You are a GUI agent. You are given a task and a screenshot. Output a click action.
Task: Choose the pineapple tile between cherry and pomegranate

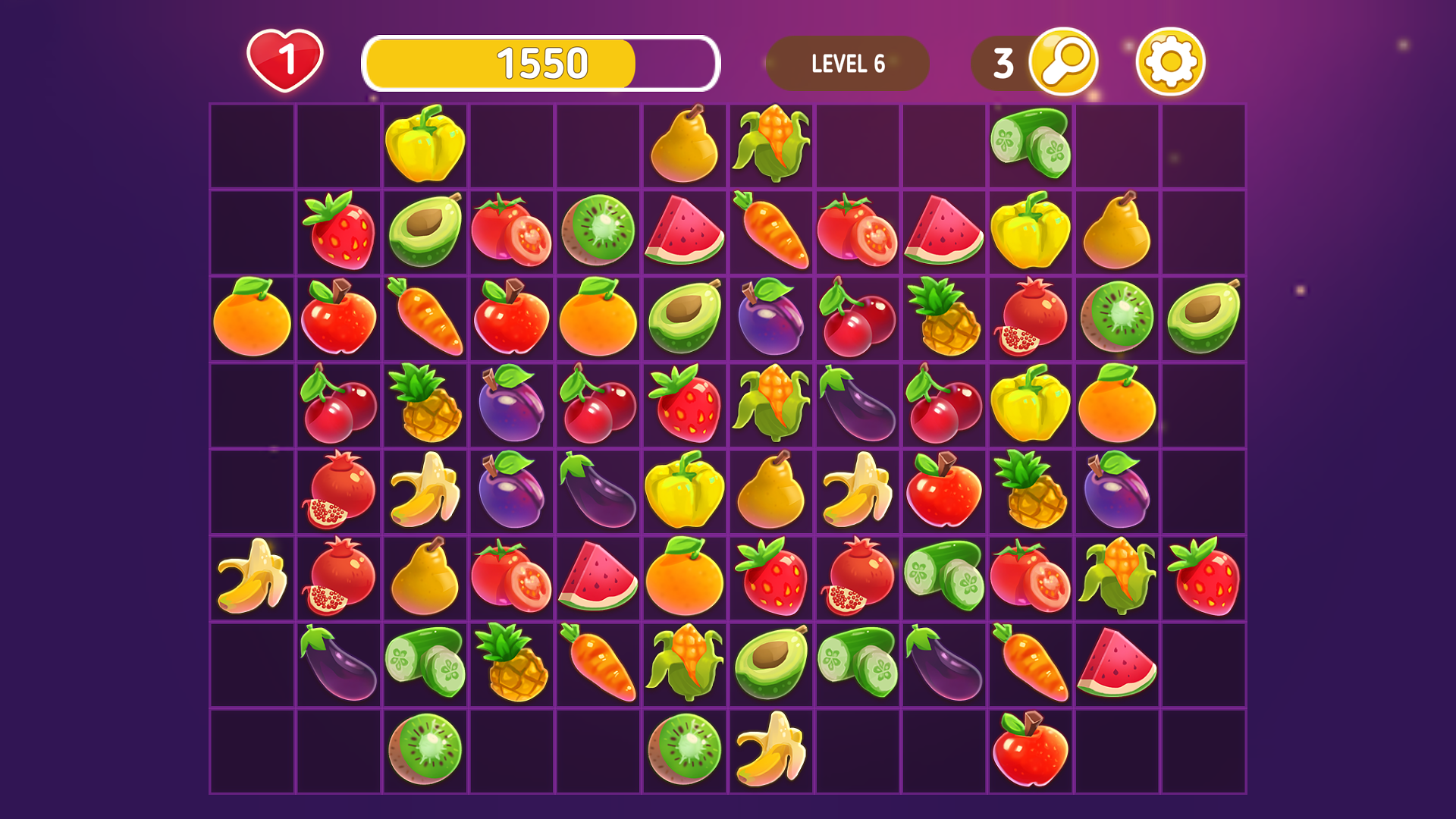pos(944,317)
